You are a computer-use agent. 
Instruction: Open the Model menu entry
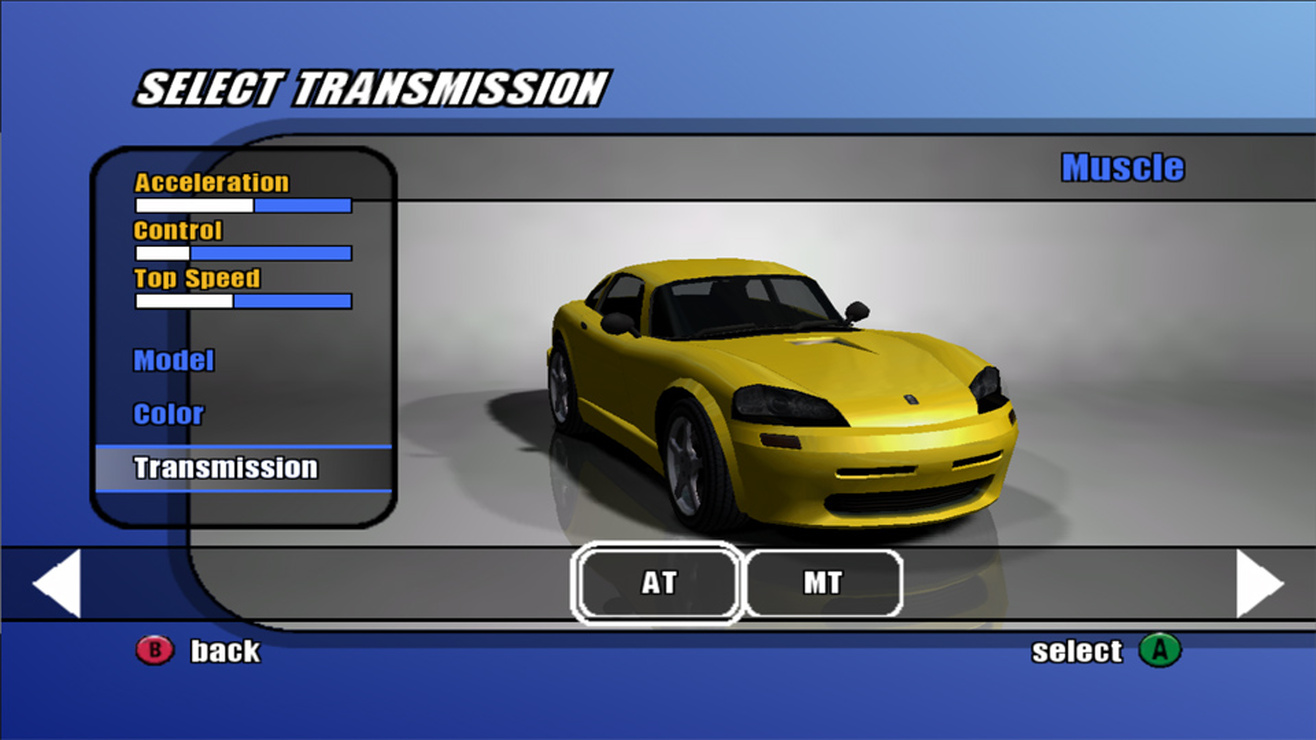pos(174,361)
